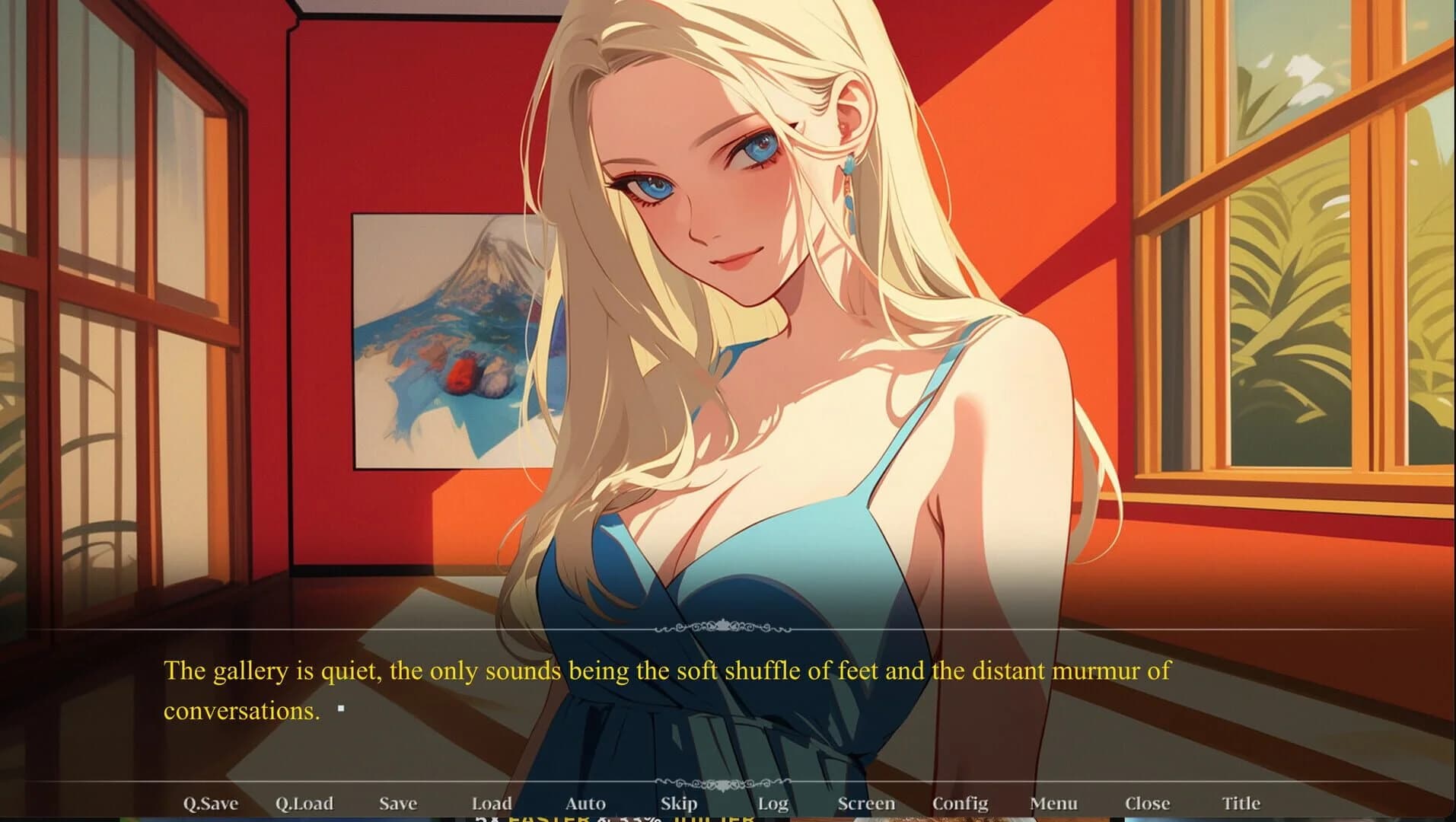
Task: Click Close on the quick menu bar
Action: [x=1149, y=803]
